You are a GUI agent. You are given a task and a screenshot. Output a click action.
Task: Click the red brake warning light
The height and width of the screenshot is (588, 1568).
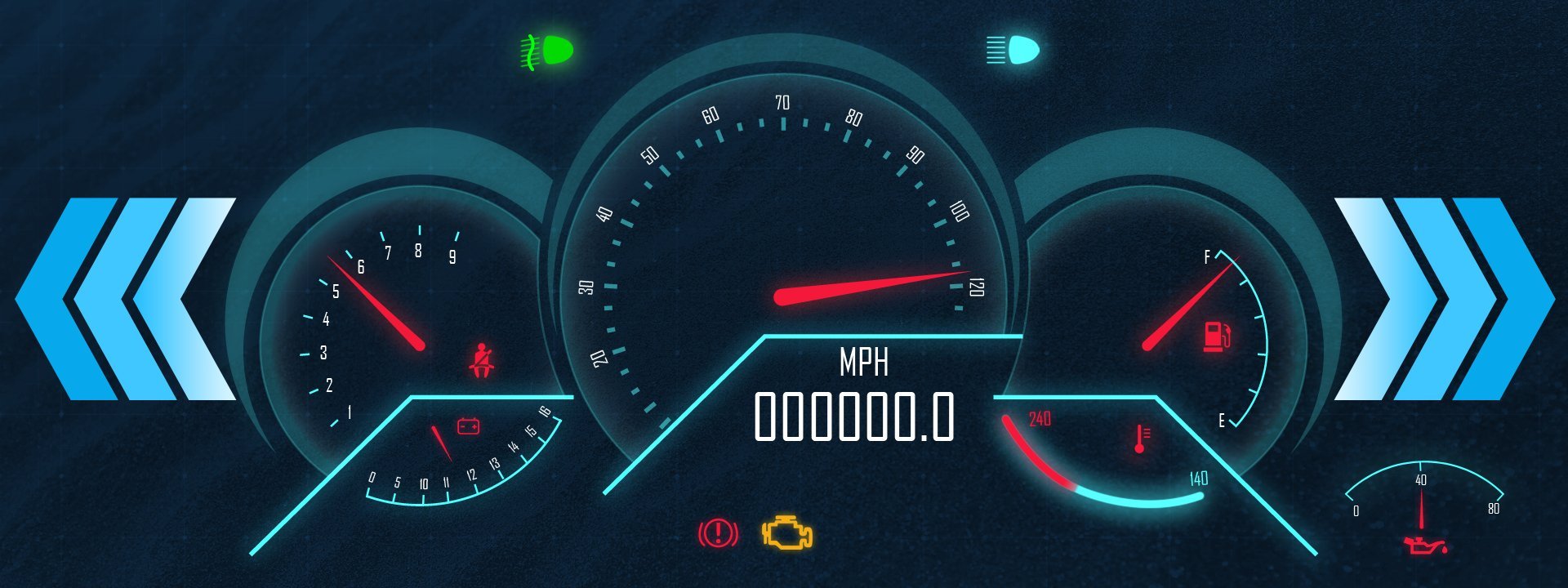coord(718,533)
